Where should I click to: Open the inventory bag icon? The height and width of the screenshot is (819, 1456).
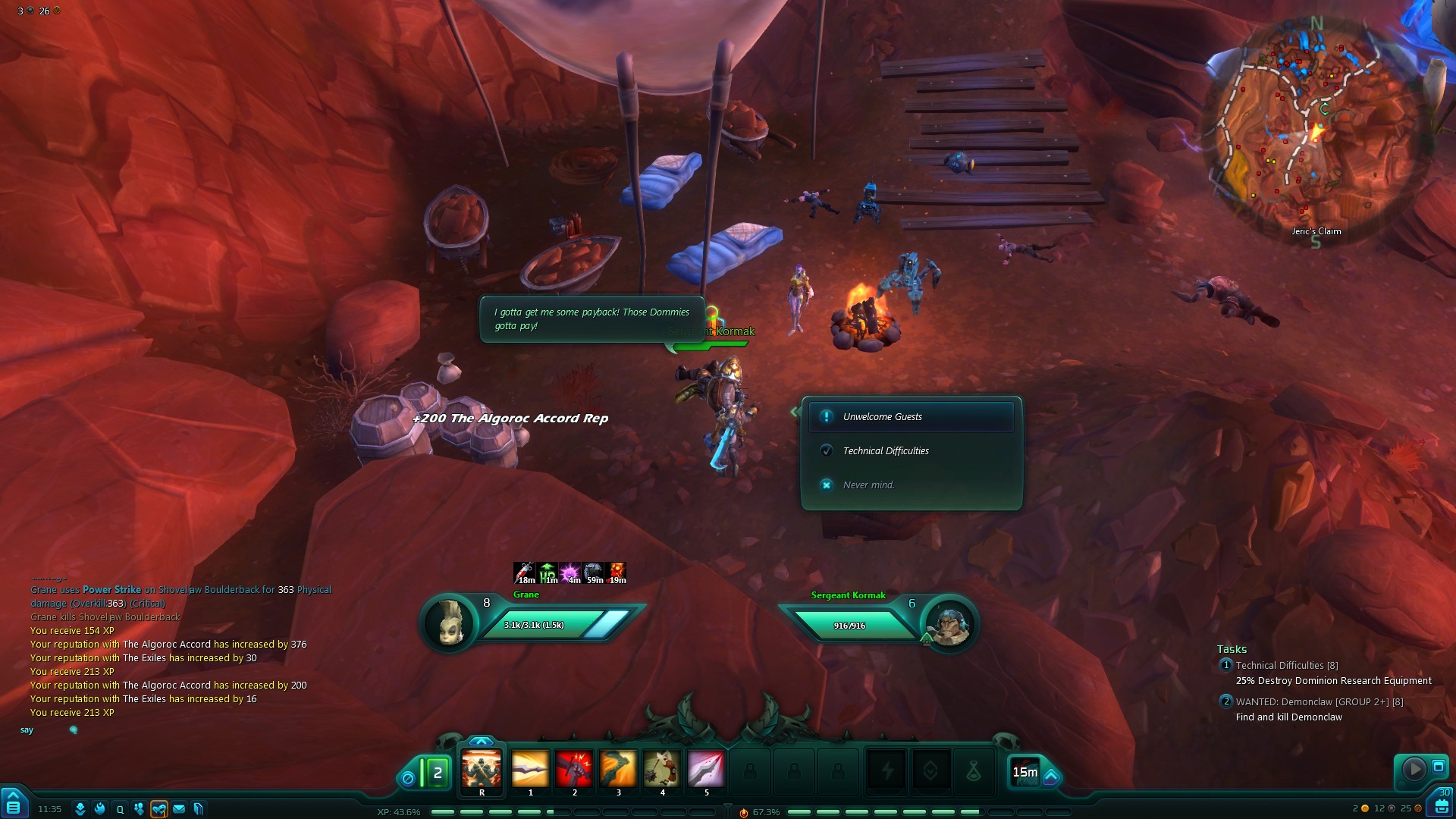point(1441,806)
